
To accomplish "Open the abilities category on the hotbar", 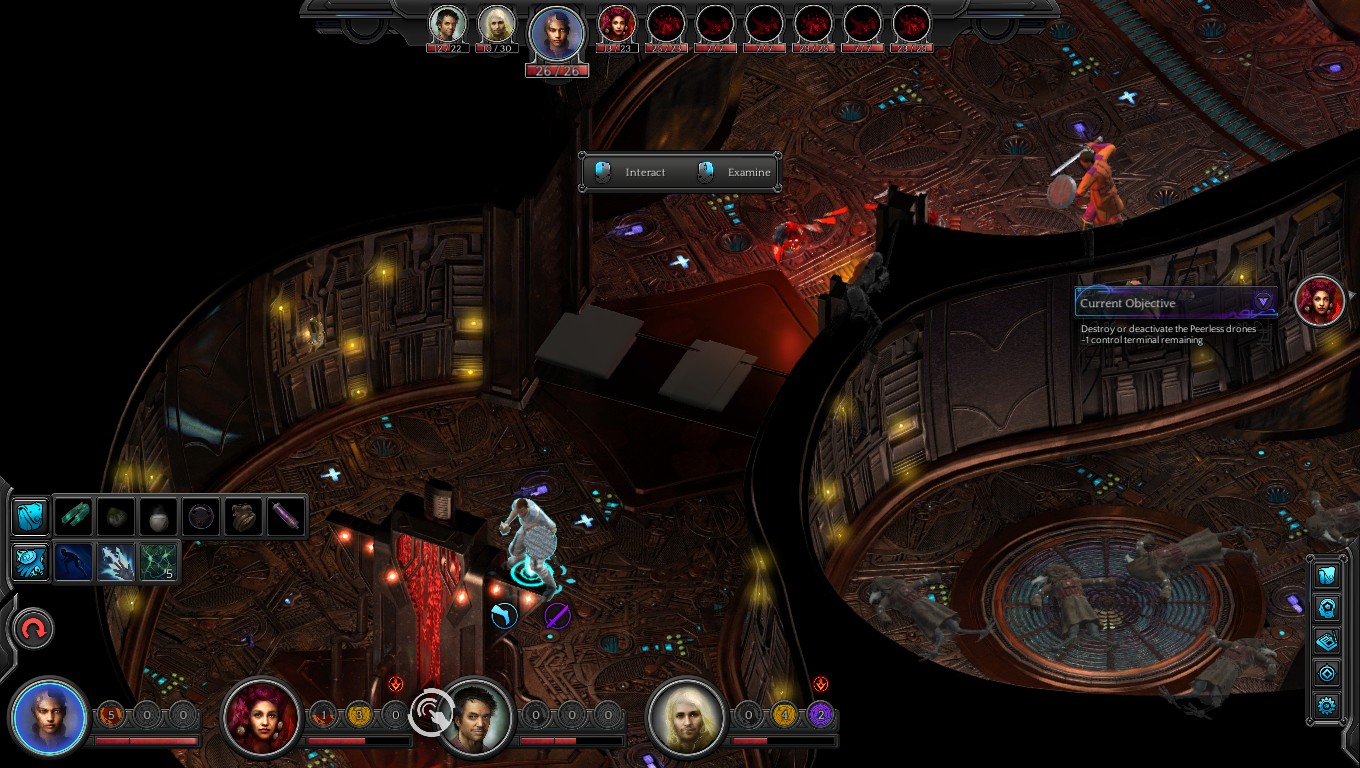I will pos(30,561).
